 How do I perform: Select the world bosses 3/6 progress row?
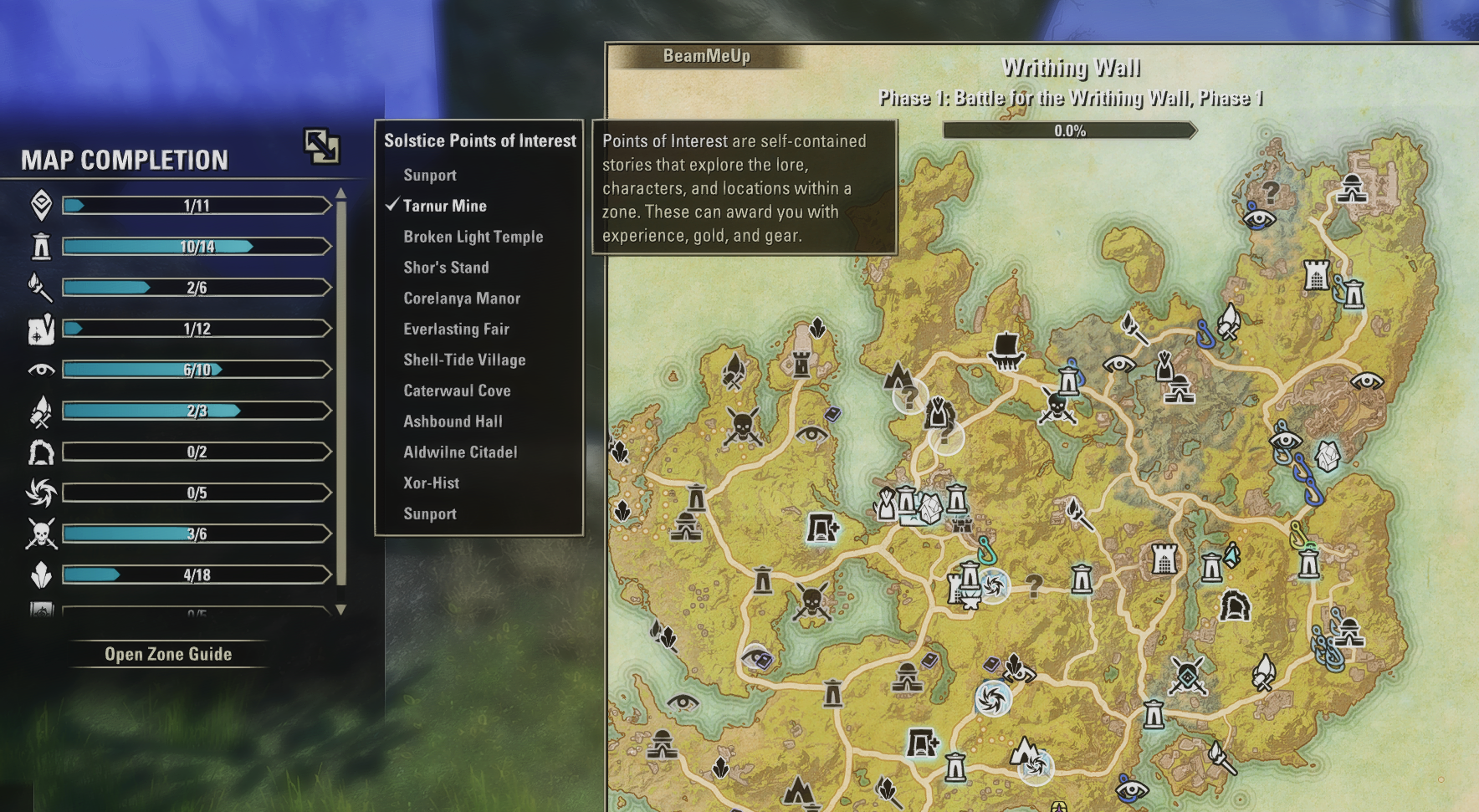pyautogui.click(x=197, y=534)
